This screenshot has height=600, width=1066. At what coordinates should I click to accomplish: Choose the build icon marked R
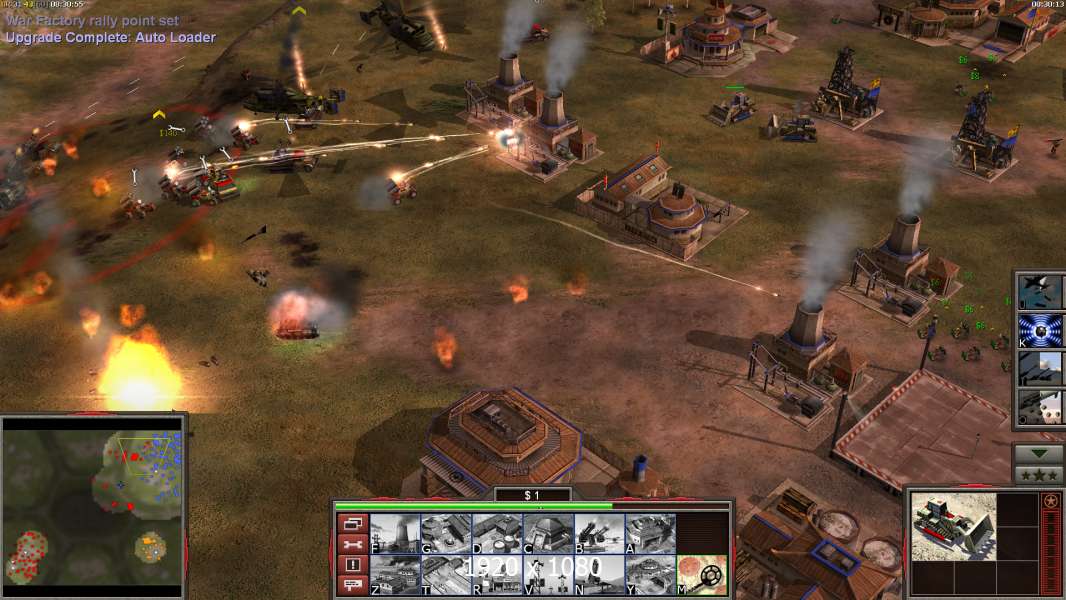[497, 574]
